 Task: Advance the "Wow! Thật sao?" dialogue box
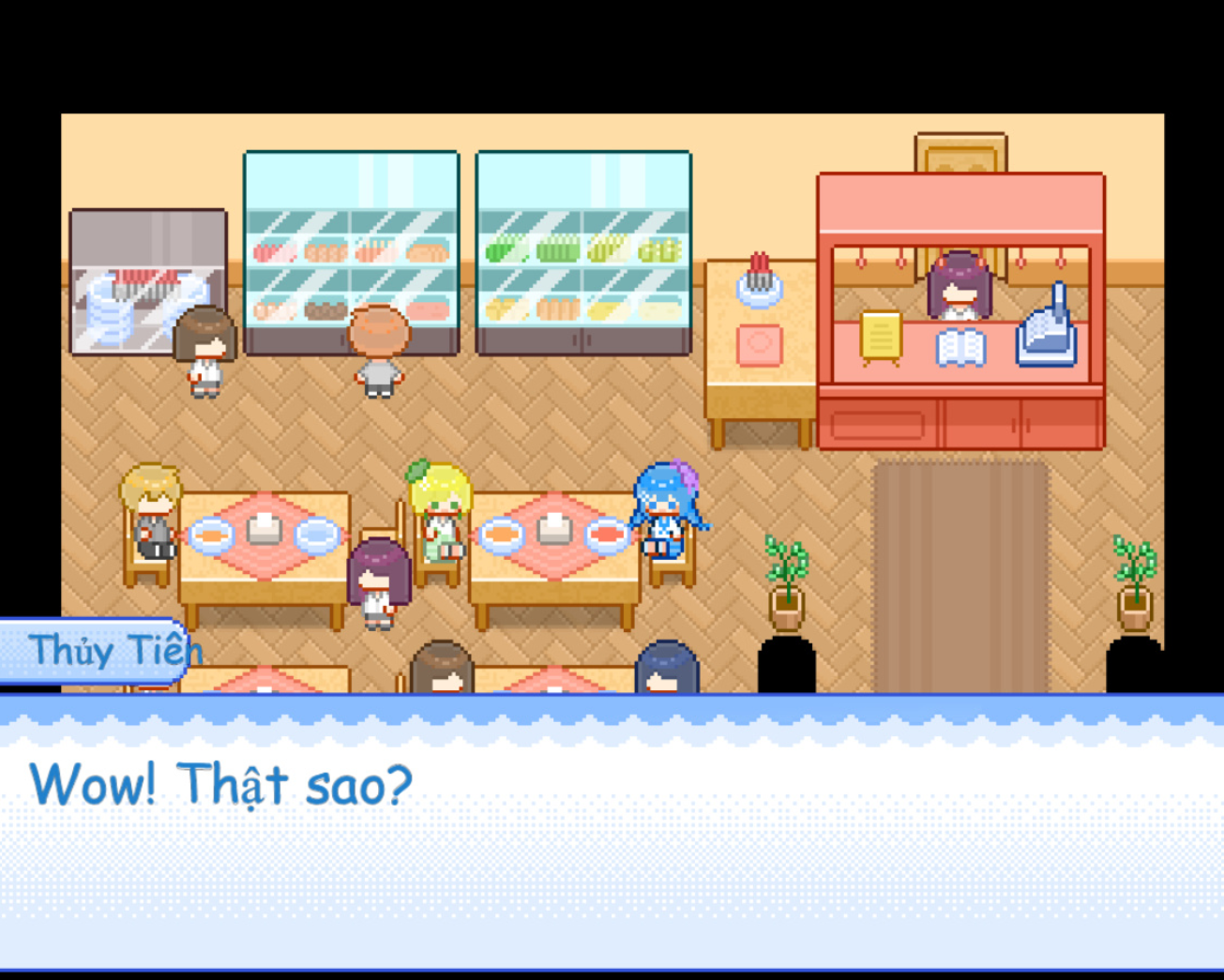612,835
